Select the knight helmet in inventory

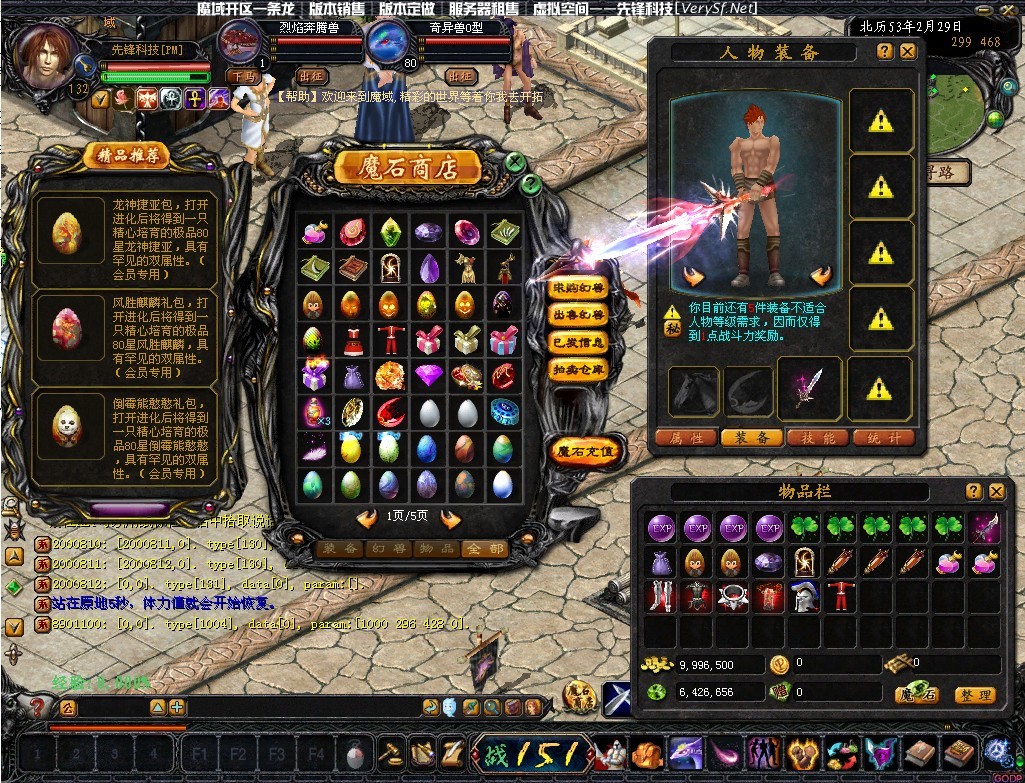coord(804,597)
